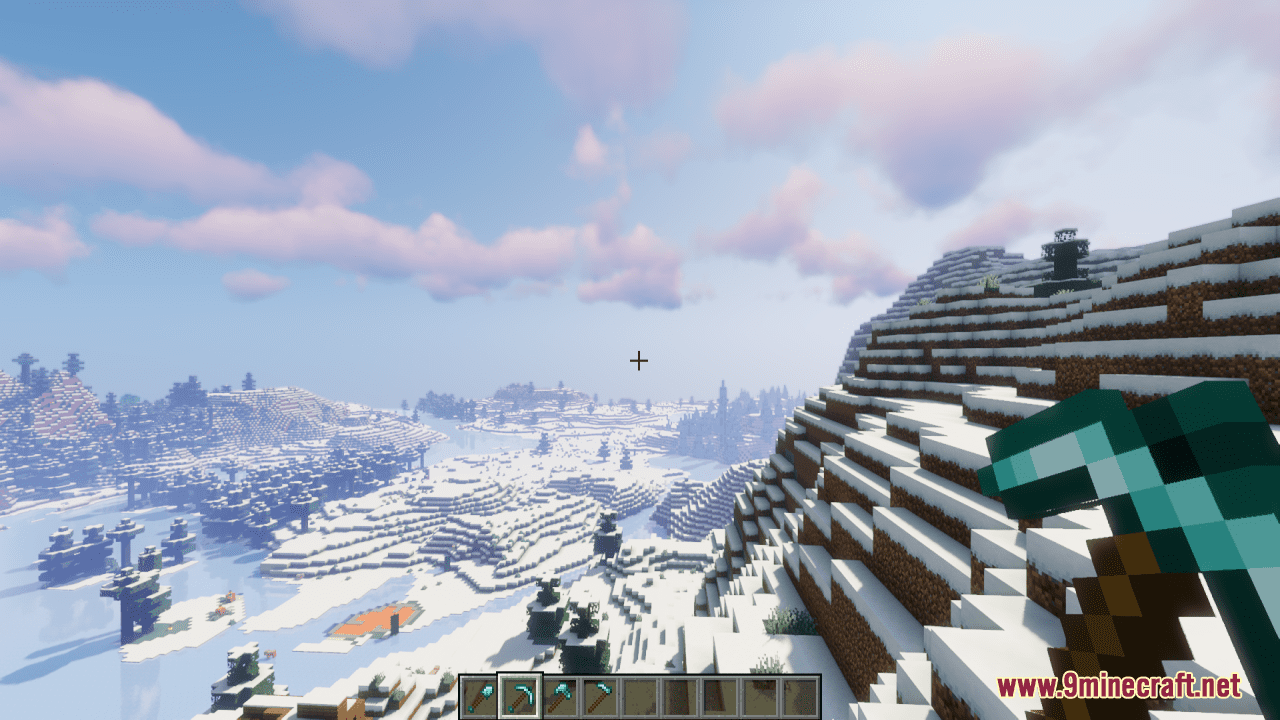Click the spruce tree atop the right mountain ridge

[x=1063, y=255]
